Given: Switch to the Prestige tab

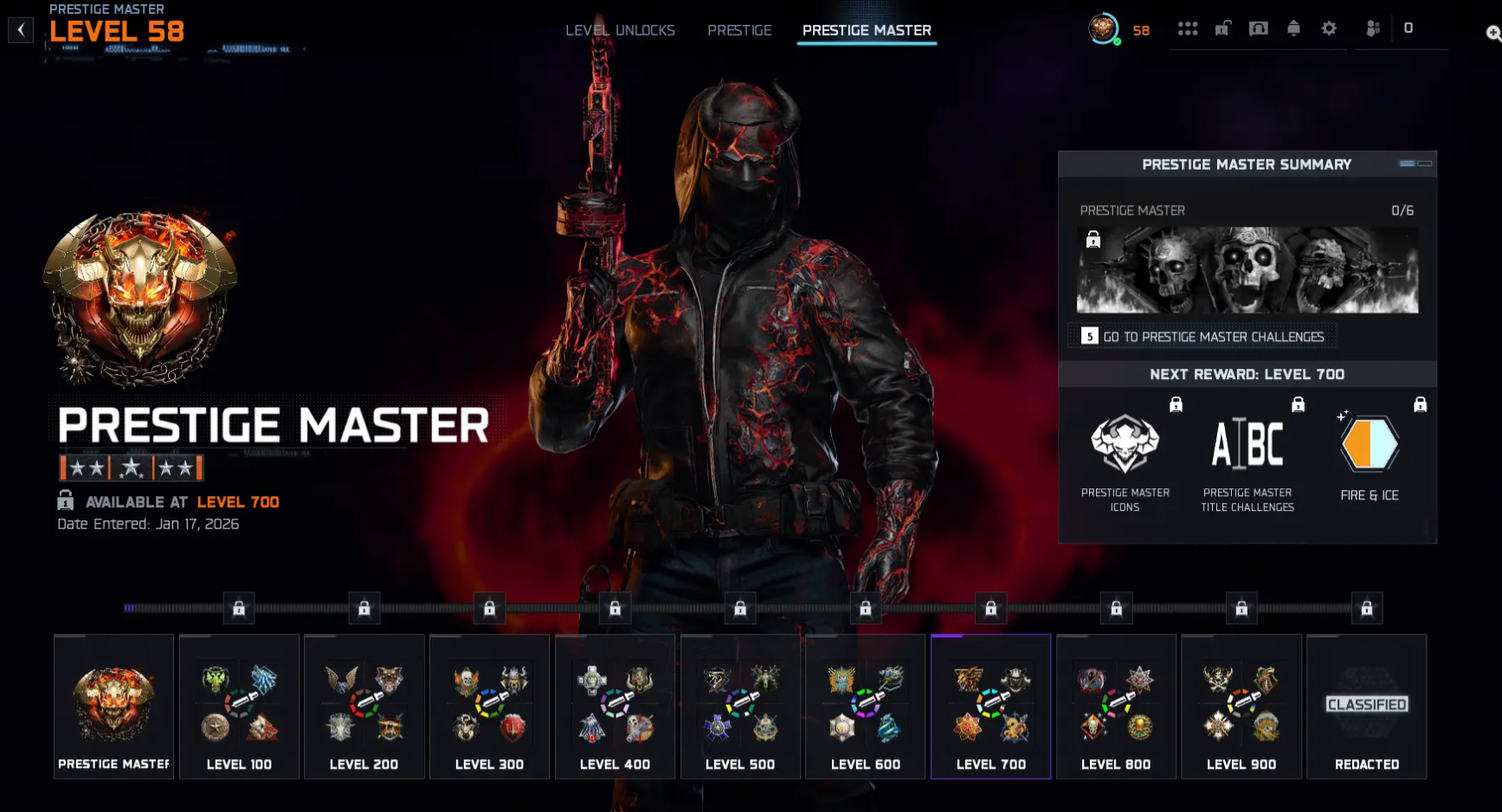Looking at the screenshot, I should 740,29.
